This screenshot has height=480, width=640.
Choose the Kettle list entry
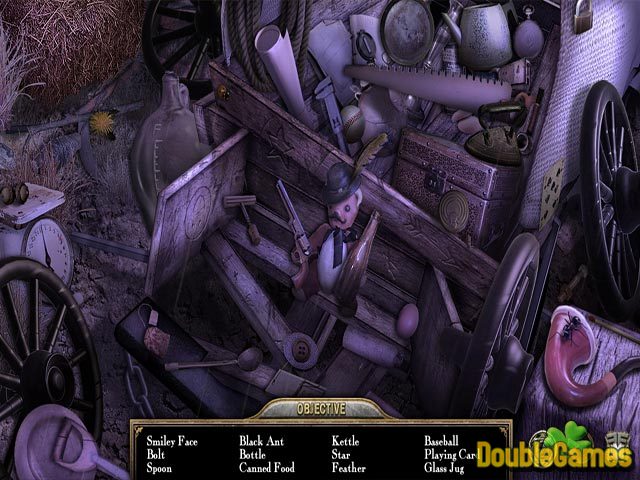pos(346,439)
